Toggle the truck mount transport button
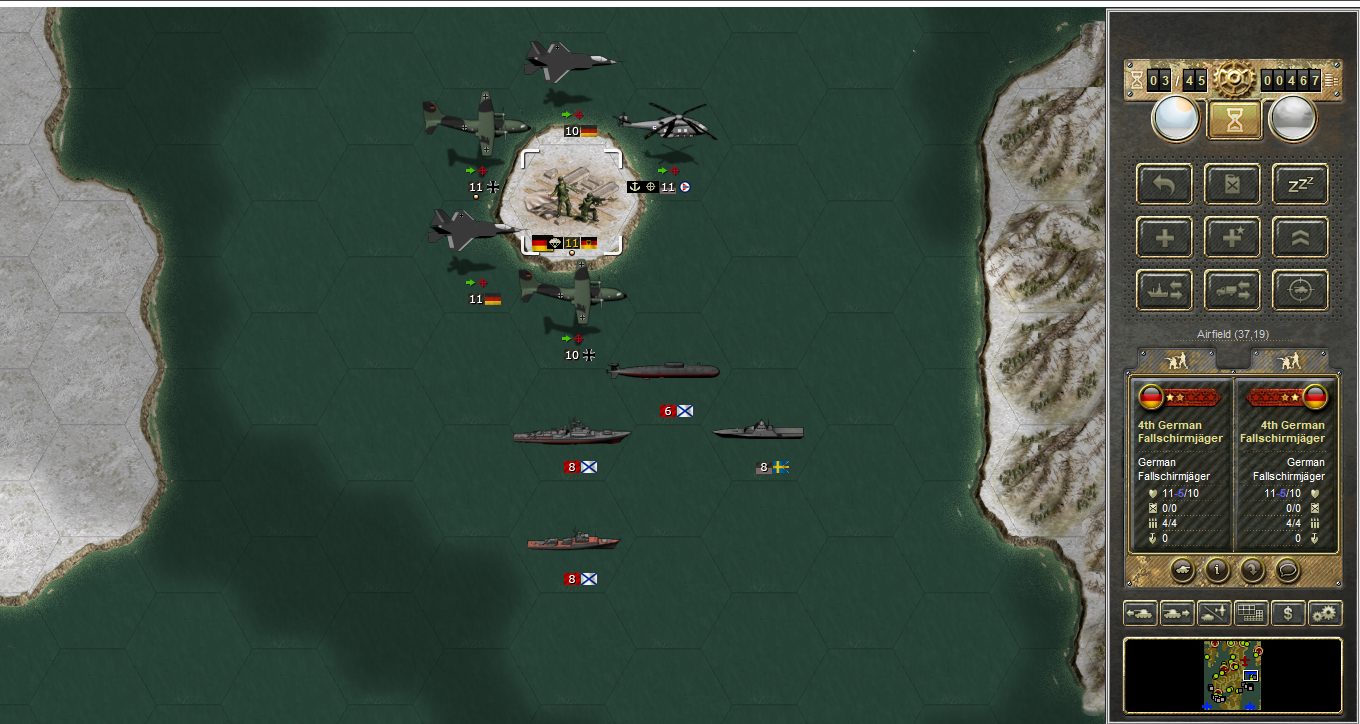Image resolution: width=1360 pixels, height=724 pixels. pos(1232,290)
